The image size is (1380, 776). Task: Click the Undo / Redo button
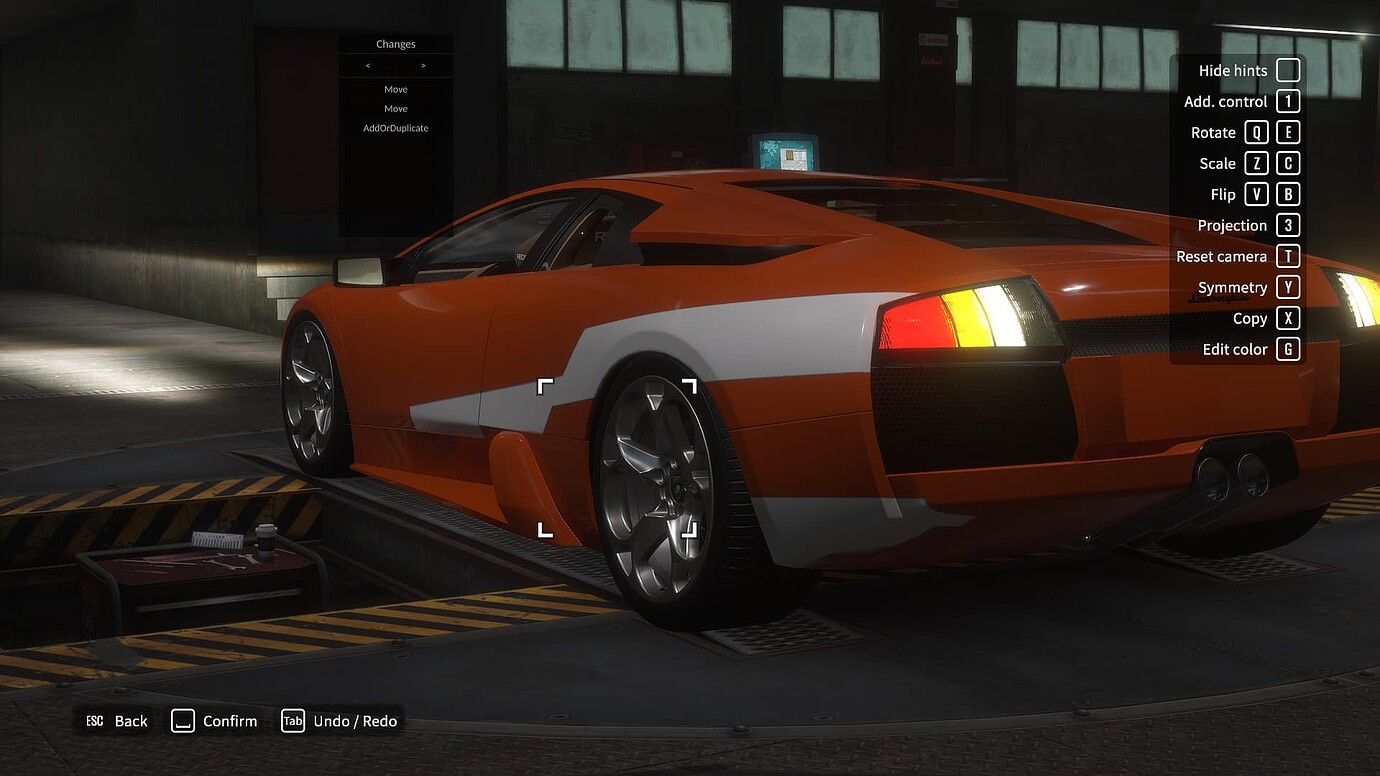[340, 721]
